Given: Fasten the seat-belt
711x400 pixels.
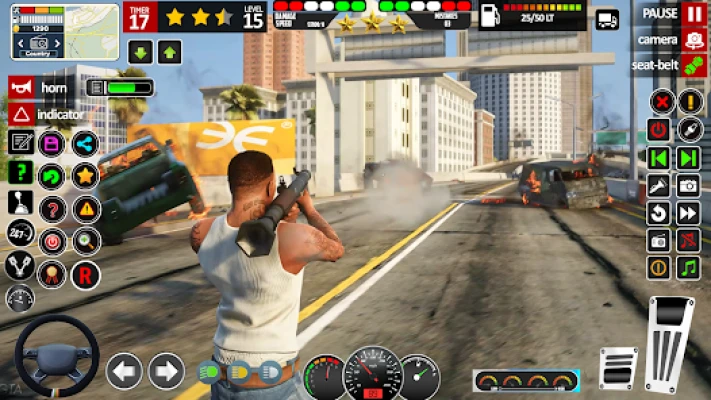Looking at the screenshot, I should (x=694, y=65).
